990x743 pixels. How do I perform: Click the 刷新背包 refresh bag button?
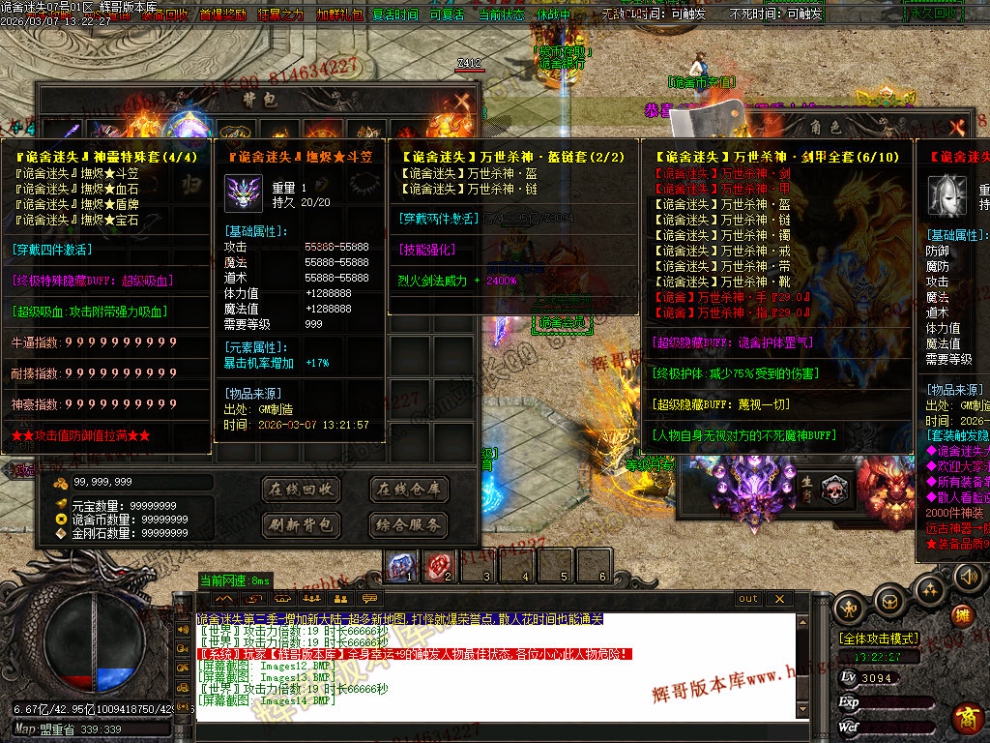coord(301,524)
